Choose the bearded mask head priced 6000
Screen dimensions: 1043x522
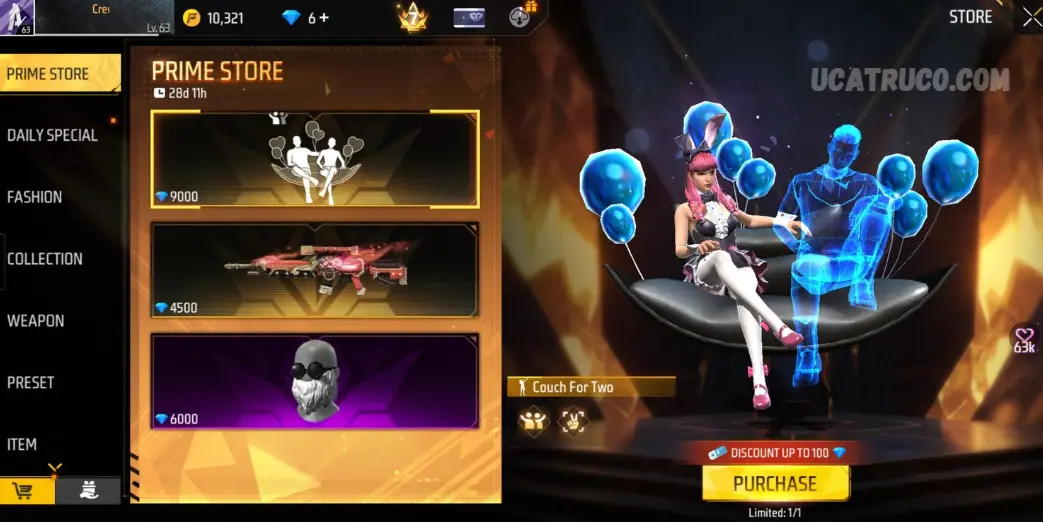315,382
